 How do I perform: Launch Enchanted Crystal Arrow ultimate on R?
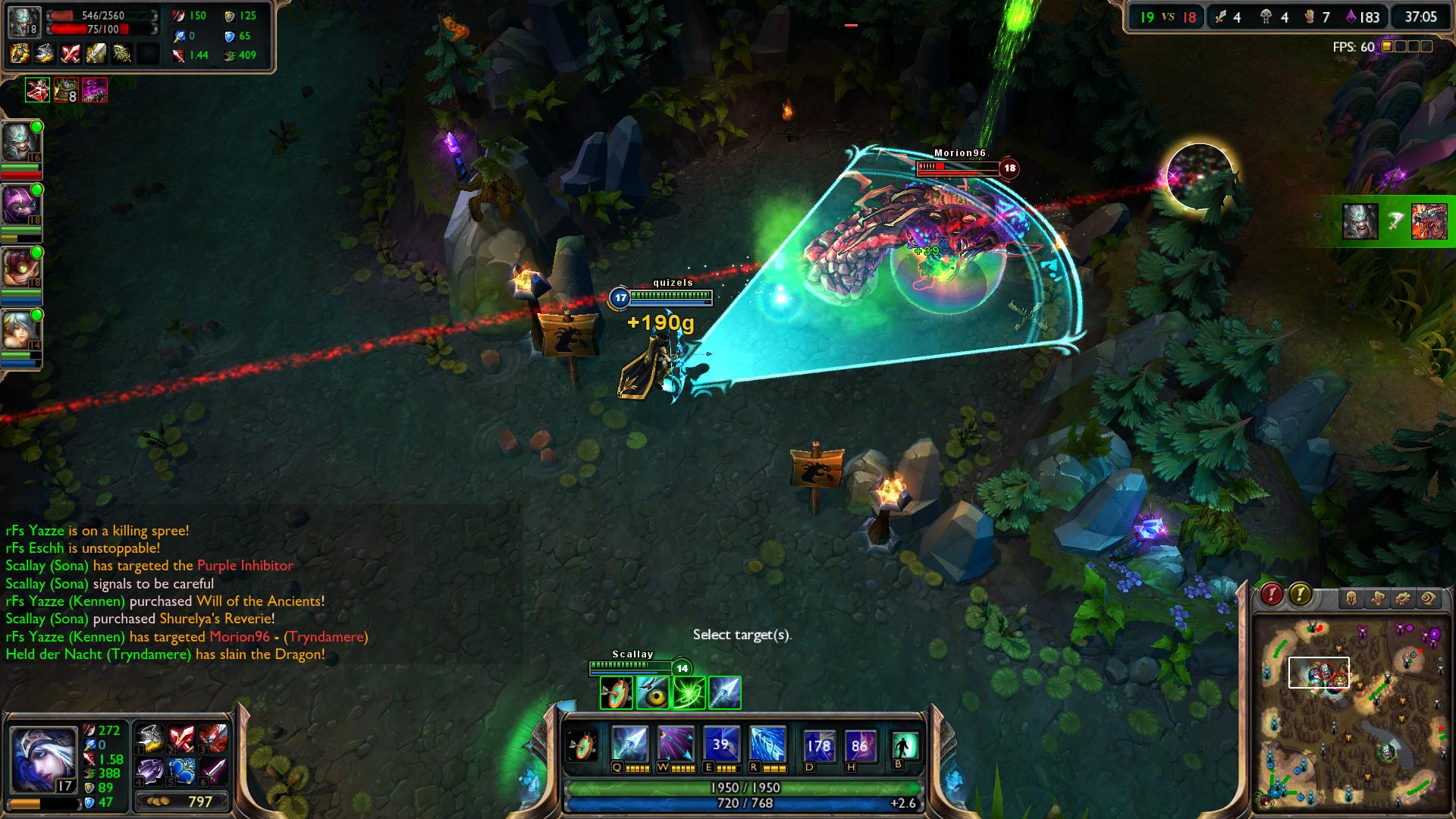[767, 745]
